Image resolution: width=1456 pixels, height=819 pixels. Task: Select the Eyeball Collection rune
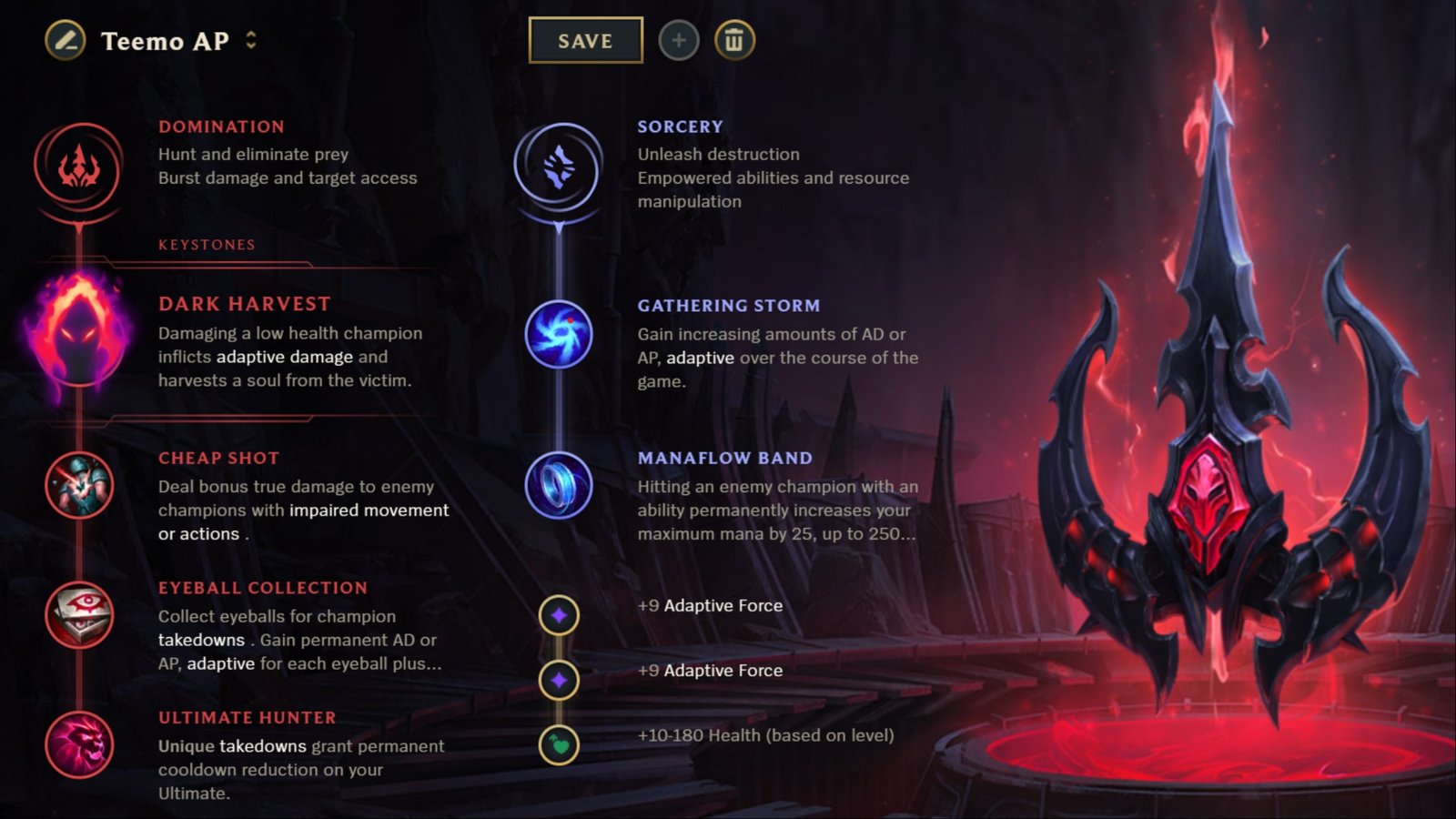79,615
